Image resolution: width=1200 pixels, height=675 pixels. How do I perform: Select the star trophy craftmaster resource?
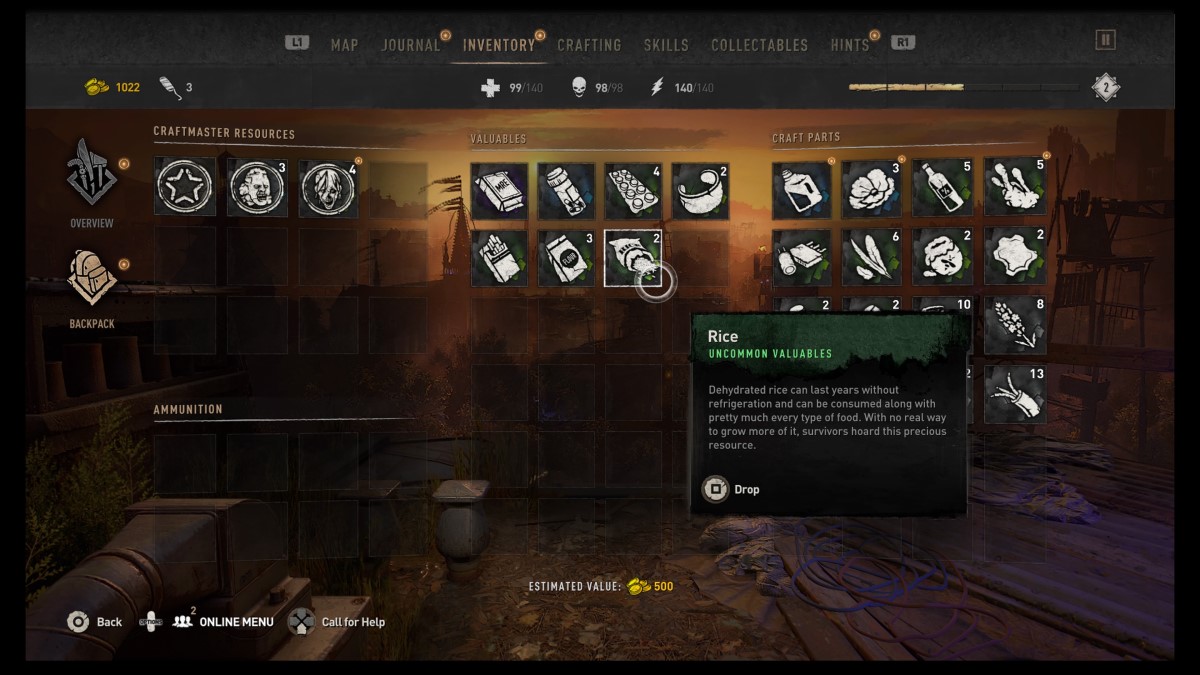pos(185,187)
